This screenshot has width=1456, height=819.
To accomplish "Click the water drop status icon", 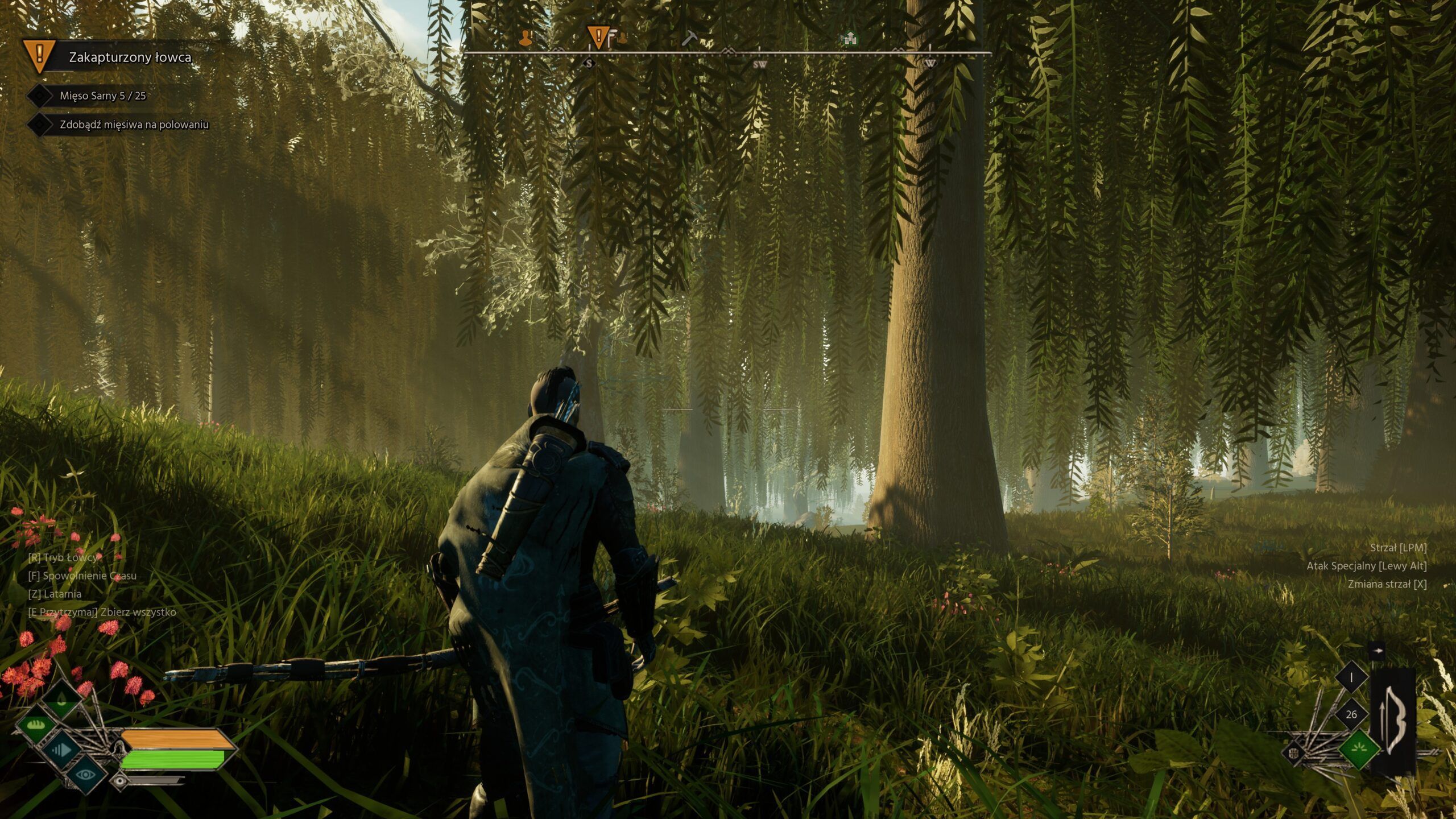I will tap(61, 698).
